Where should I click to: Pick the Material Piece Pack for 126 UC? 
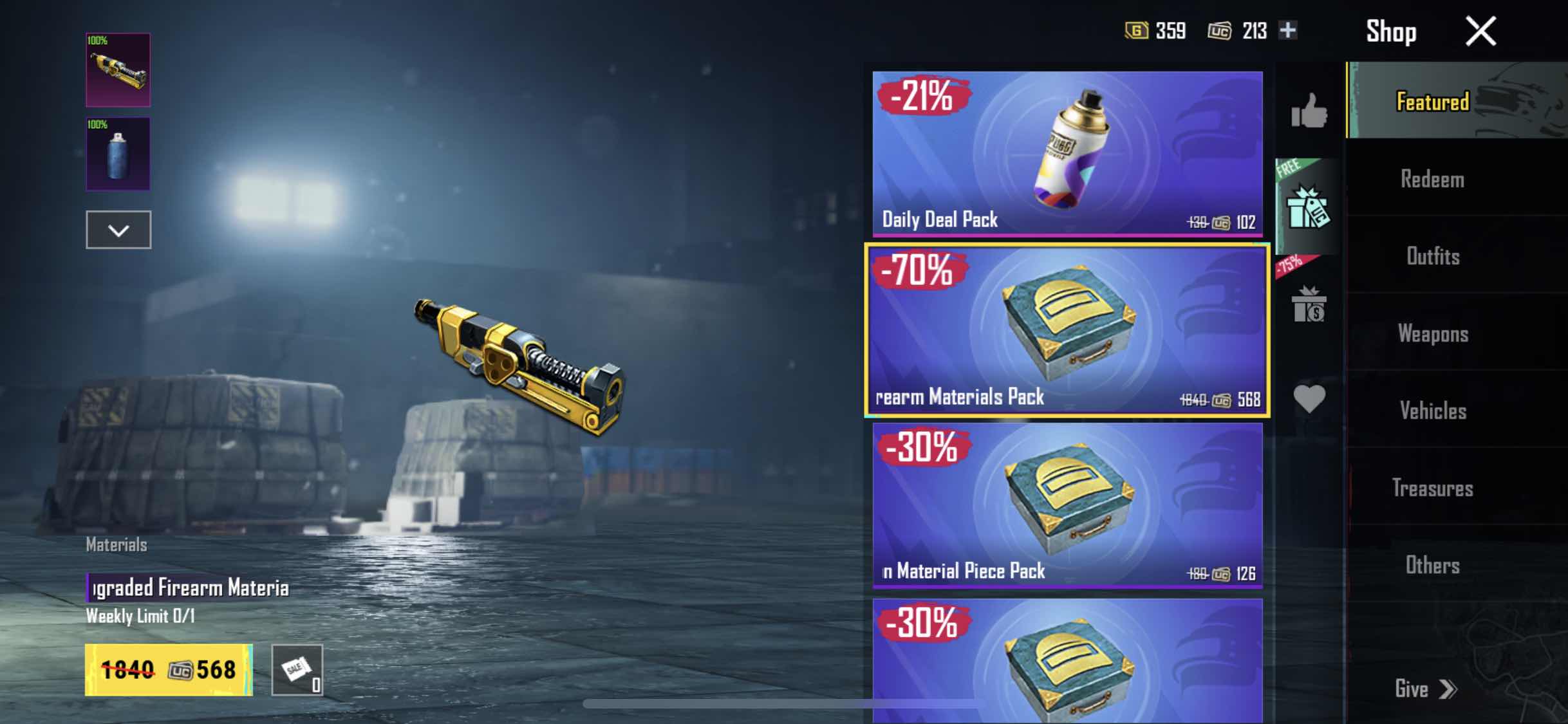1067,505
